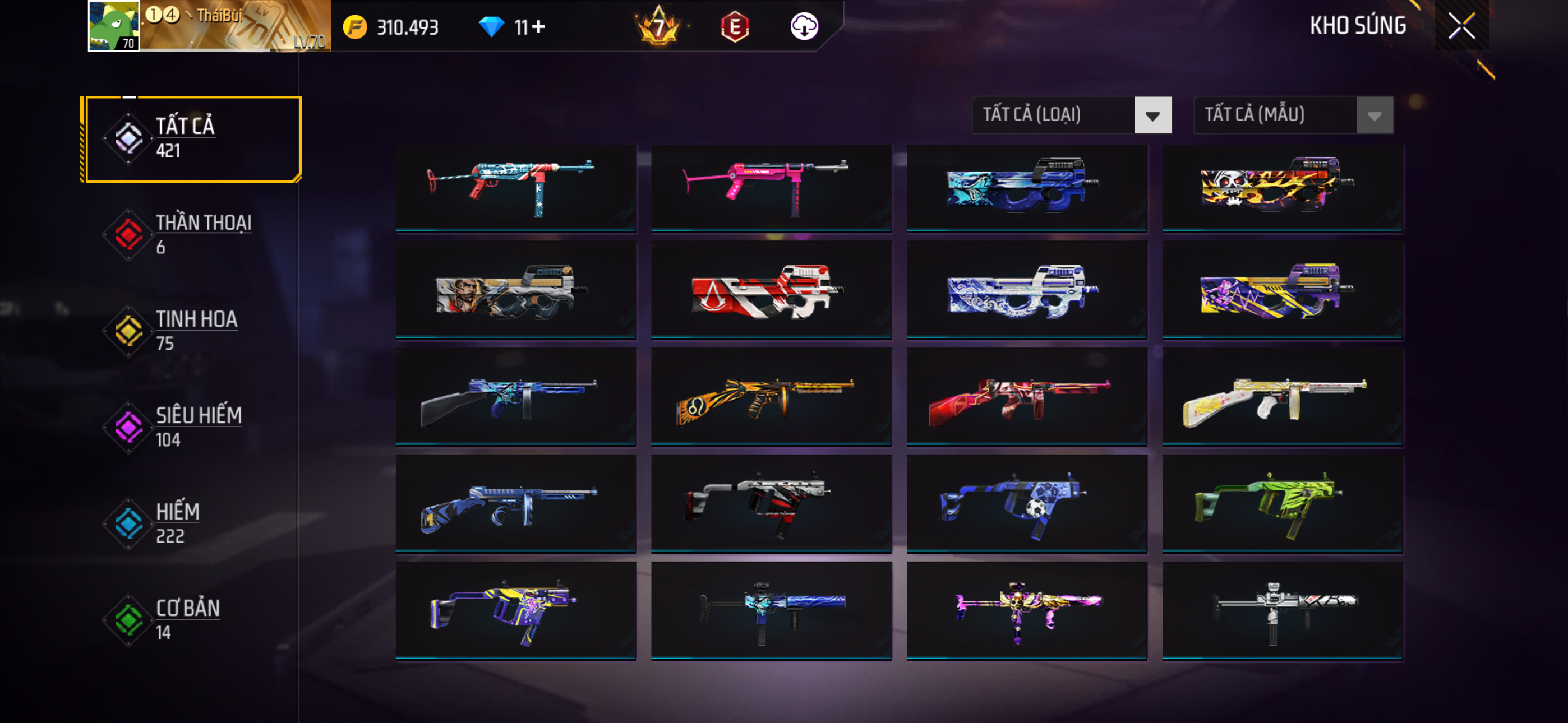1568x723 pixels.
Task: Close the Kho Súng weapon vault
Action: 1461,26
